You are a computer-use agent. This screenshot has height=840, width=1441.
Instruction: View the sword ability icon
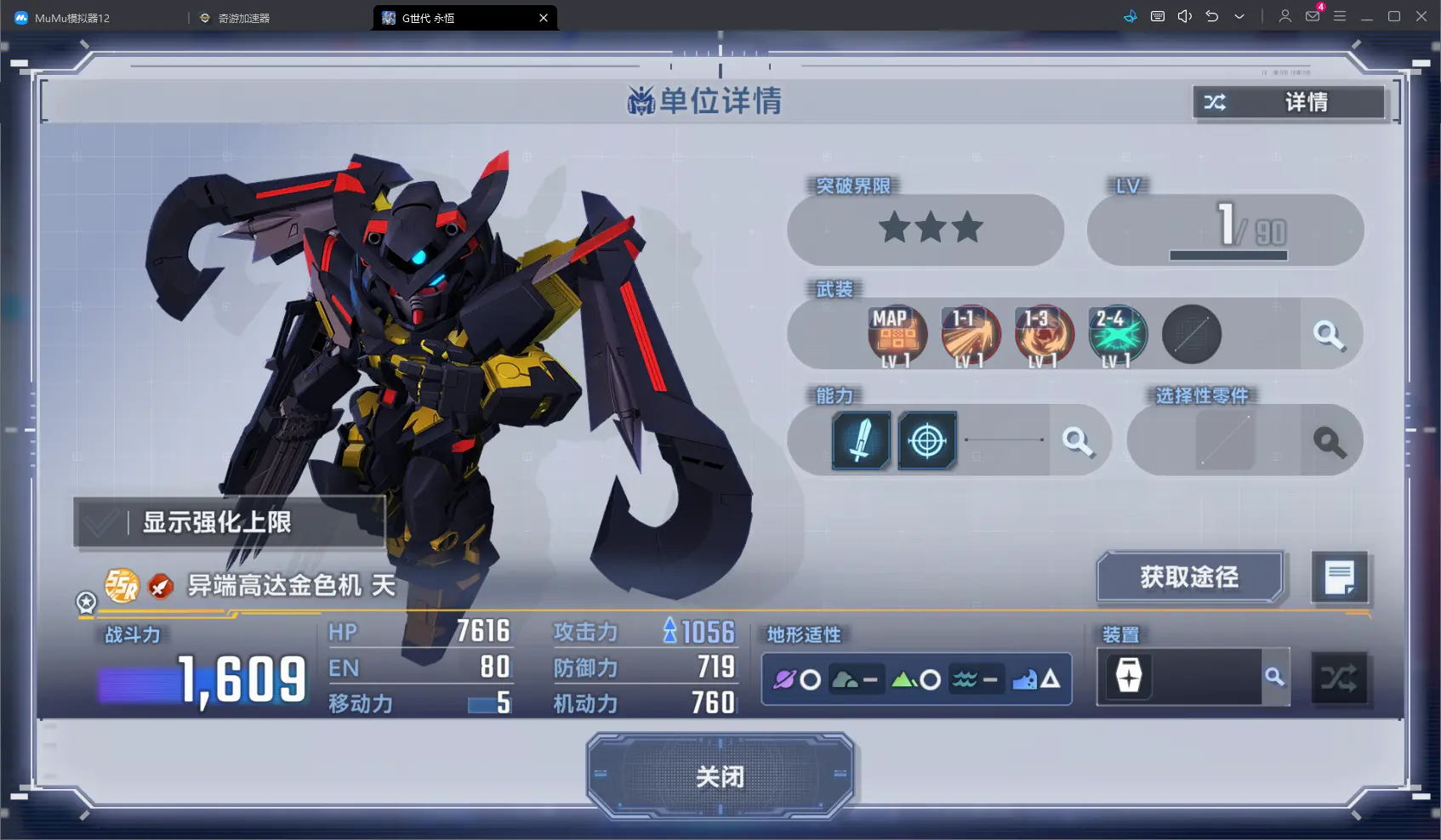pos(861,440)
